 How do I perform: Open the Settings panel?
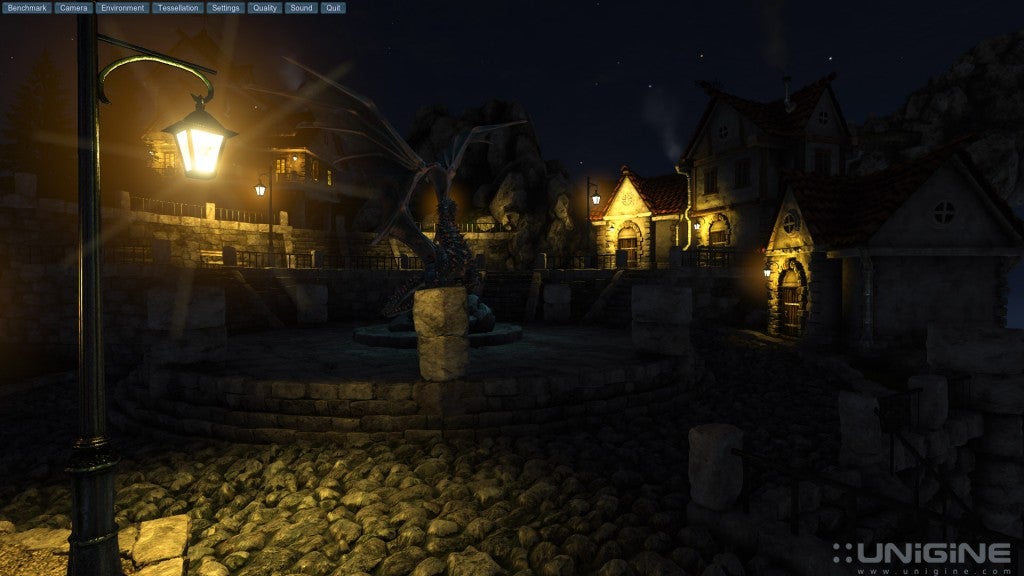pyautogui.click(x=226, y=8)
